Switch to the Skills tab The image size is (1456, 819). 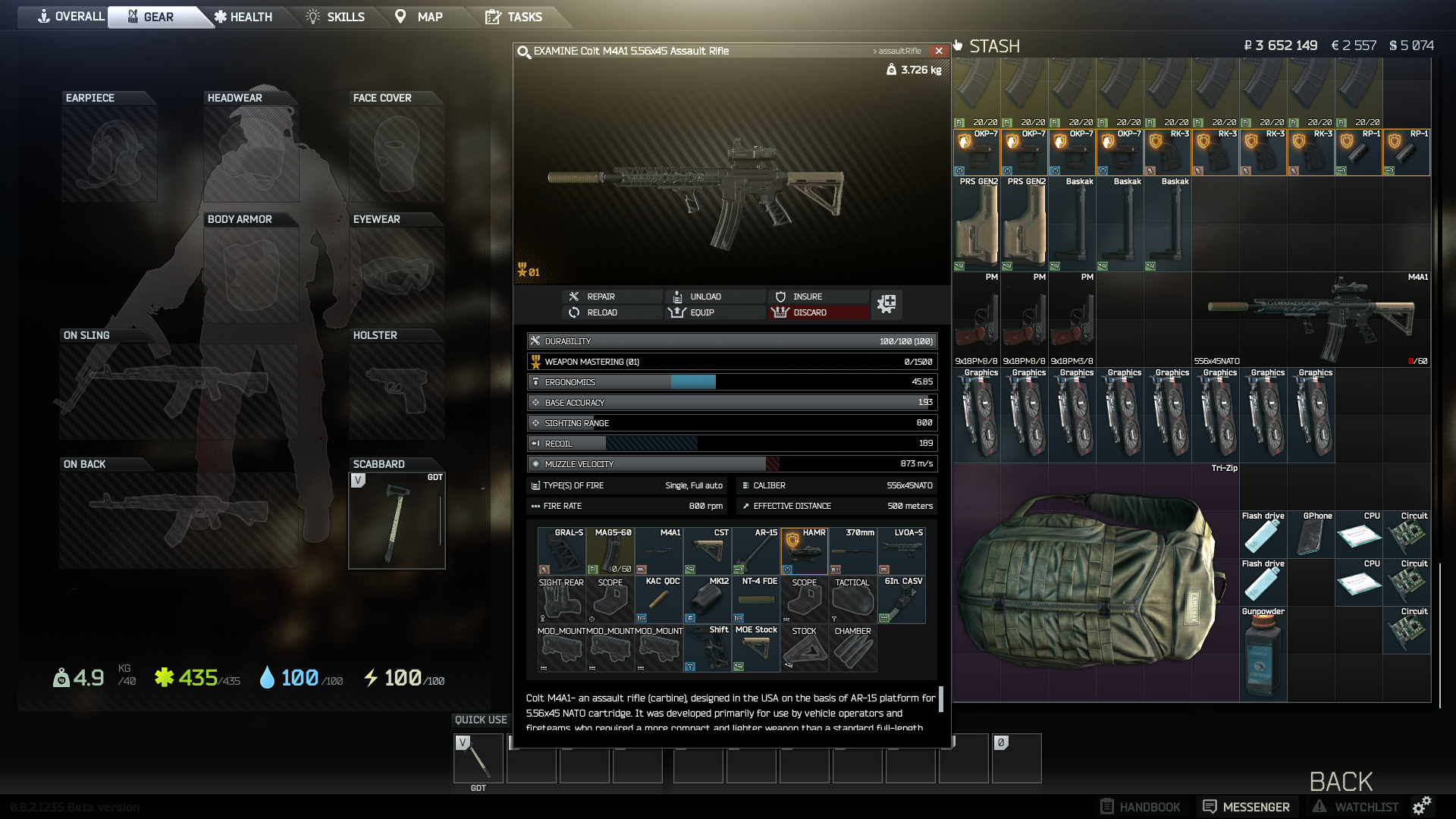(x=335, y=17)
